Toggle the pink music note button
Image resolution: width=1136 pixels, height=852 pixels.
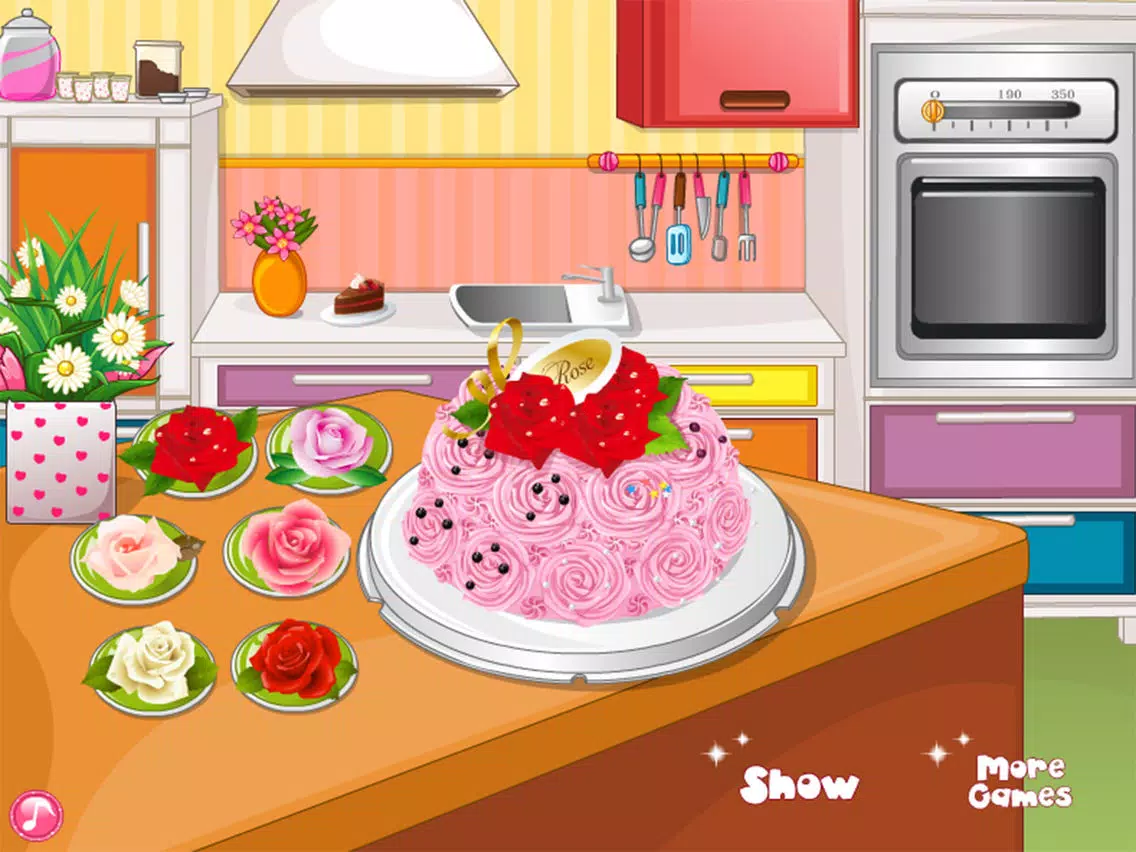pyautogui.click(x=37, y=815)
